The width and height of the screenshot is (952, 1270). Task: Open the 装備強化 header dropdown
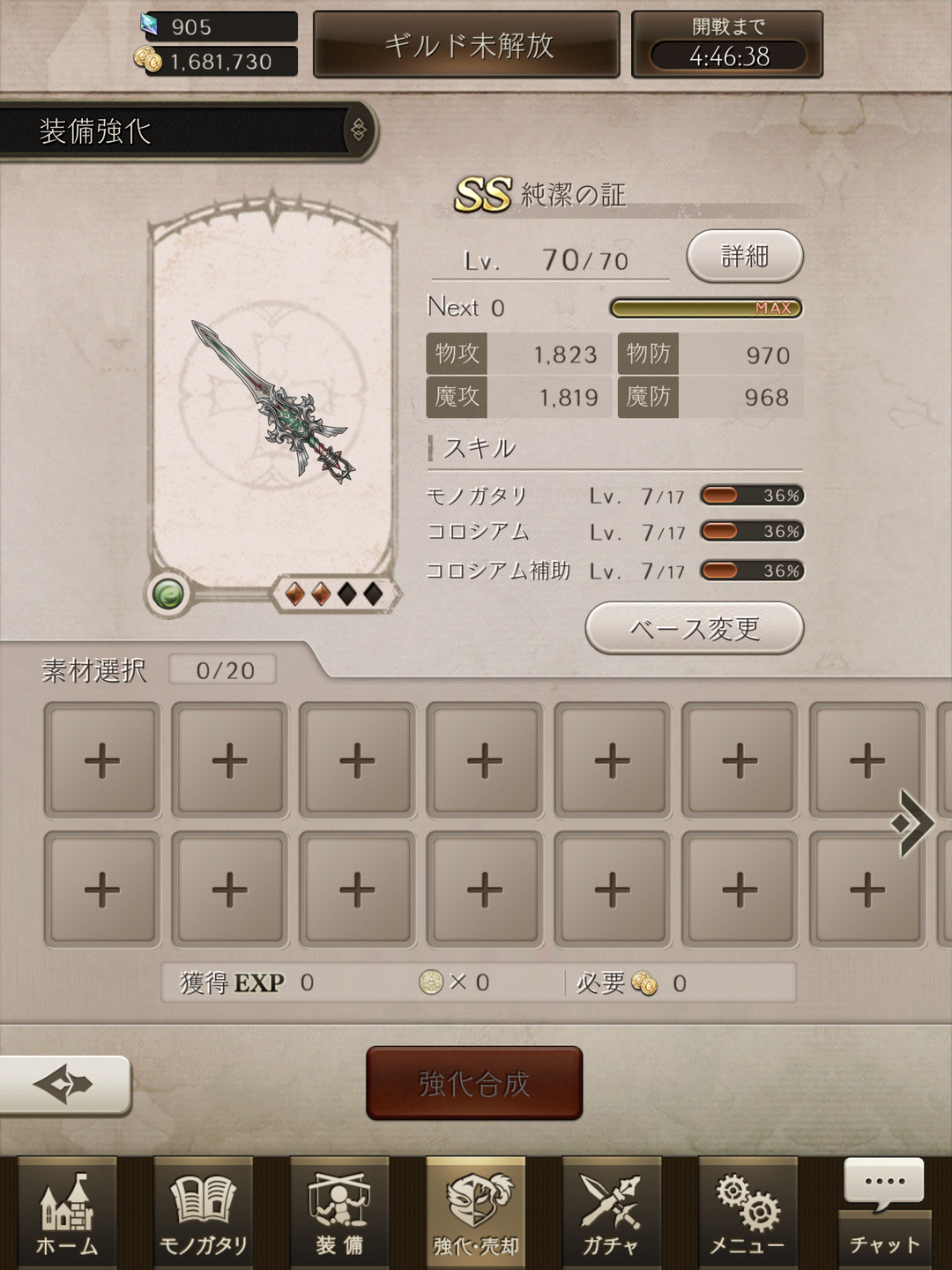359,131
